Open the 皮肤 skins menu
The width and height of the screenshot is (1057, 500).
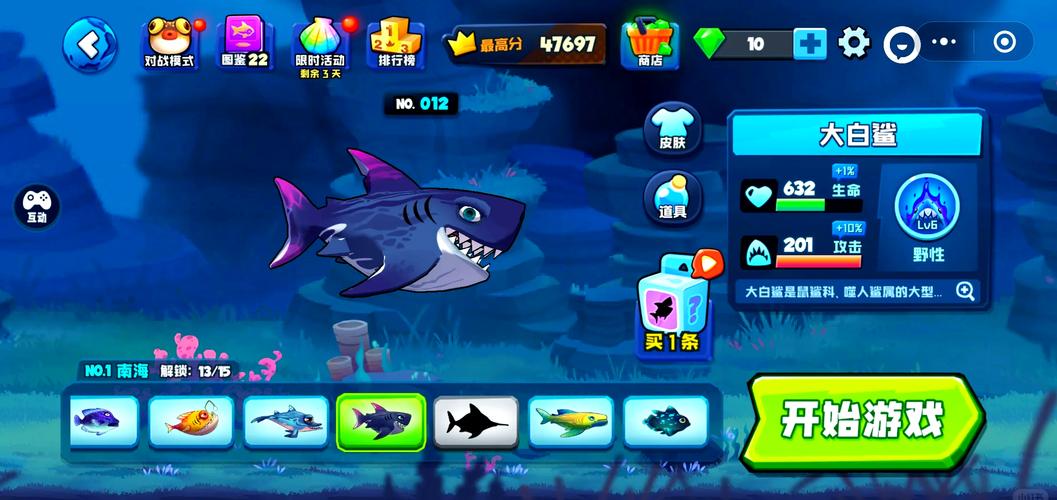click(672, 129)
